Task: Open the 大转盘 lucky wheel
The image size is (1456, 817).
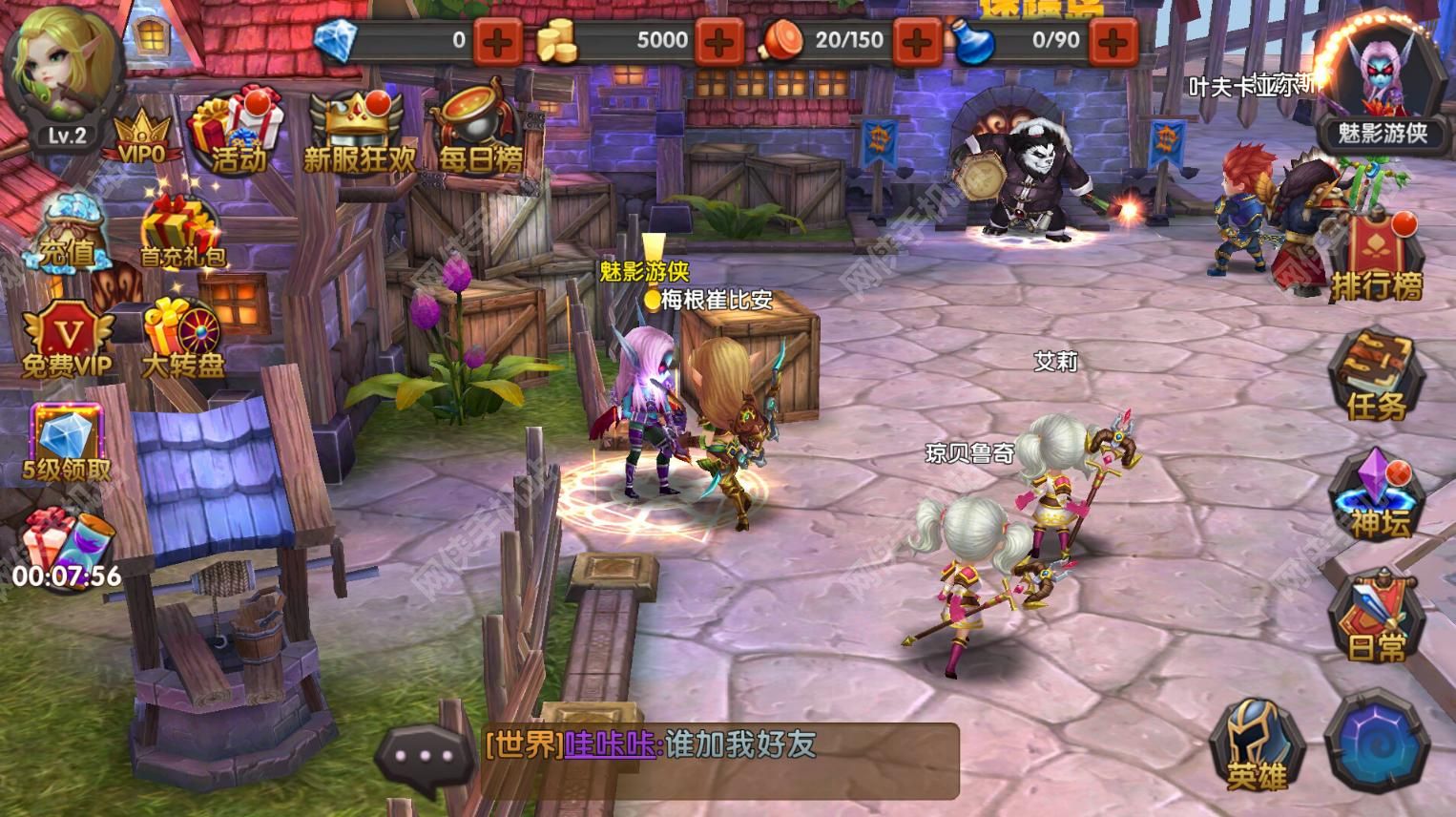Action: point(181,339)
